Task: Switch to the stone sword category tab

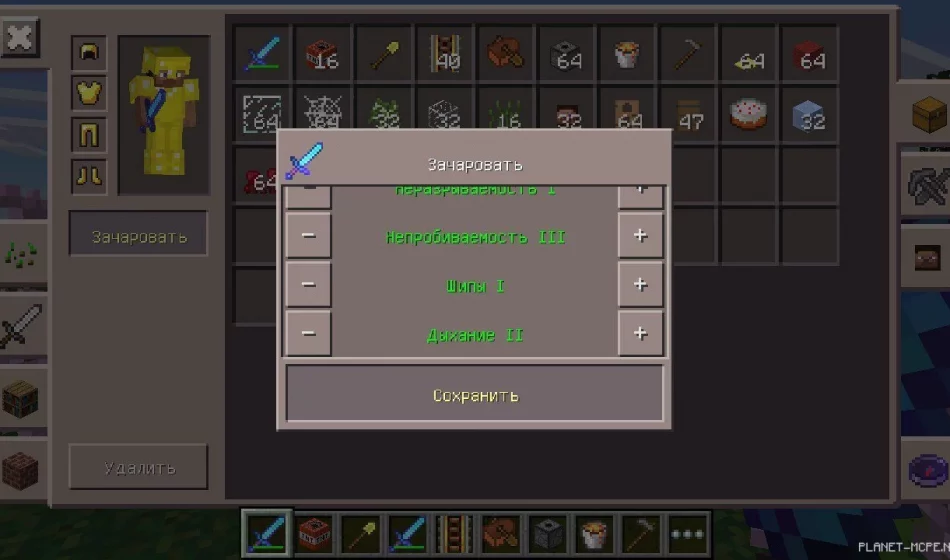Action: pyautogui.click(x=20, y=327)
